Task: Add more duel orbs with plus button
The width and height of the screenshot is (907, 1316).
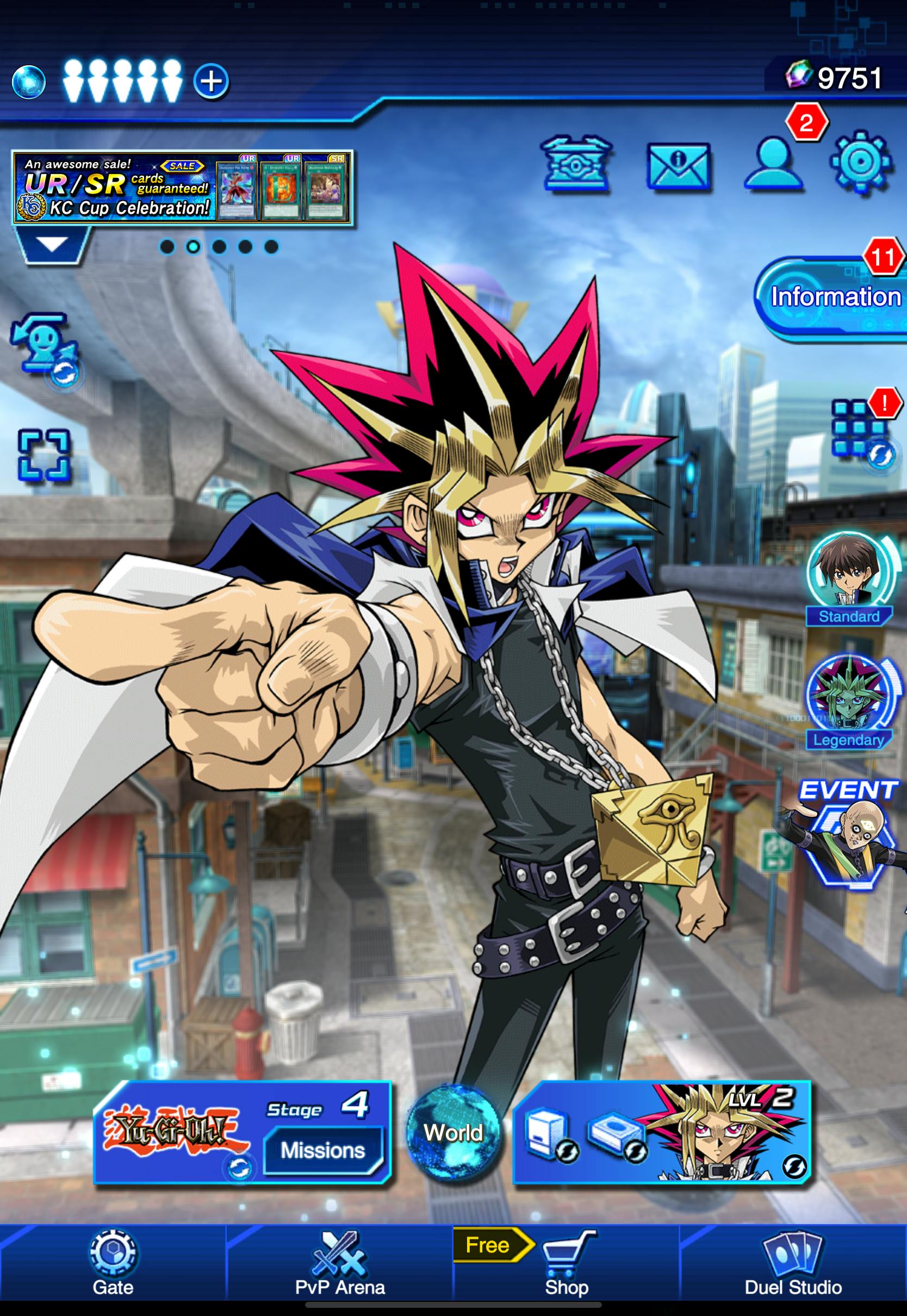Action: [x=212, y=81]
